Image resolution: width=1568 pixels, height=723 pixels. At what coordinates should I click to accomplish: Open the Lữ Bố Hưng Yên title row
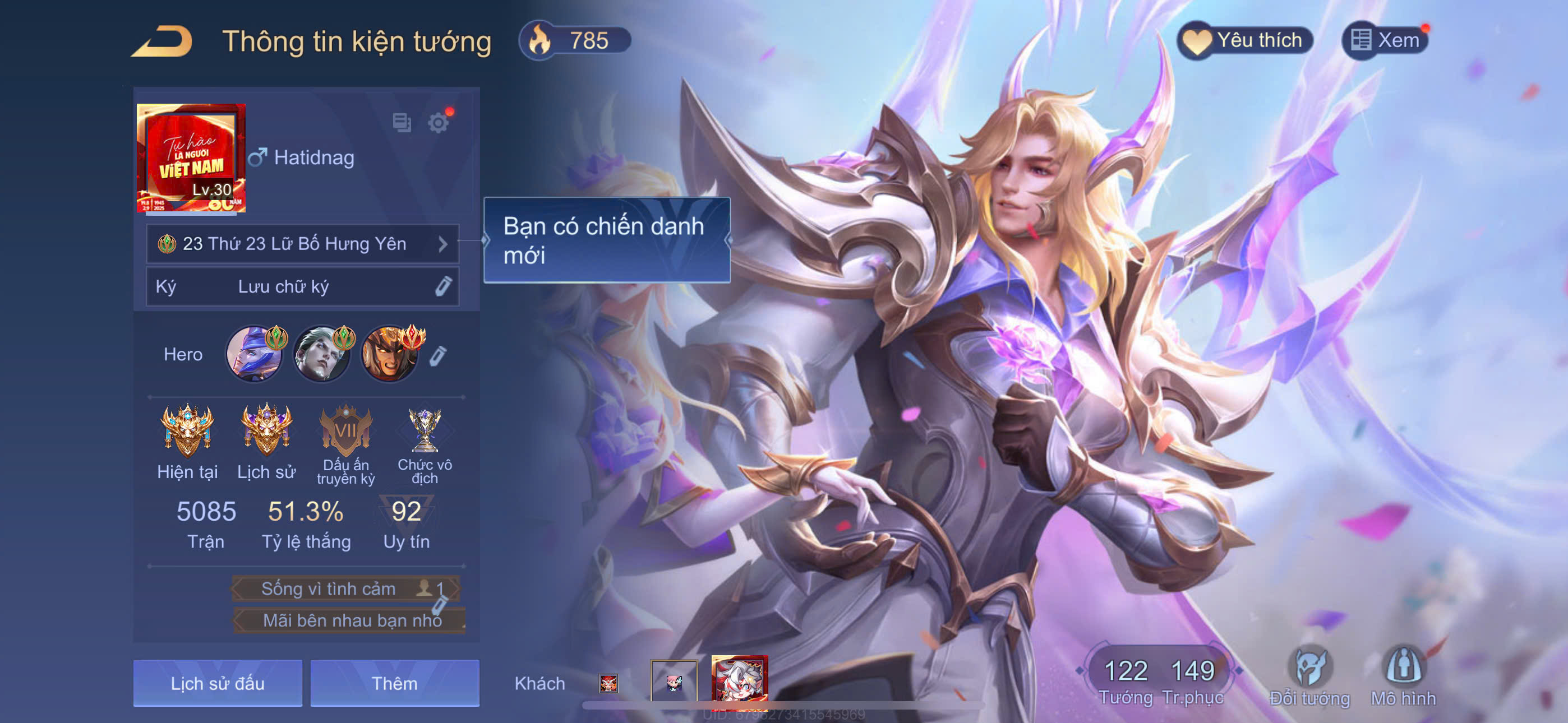pos(302,244)
